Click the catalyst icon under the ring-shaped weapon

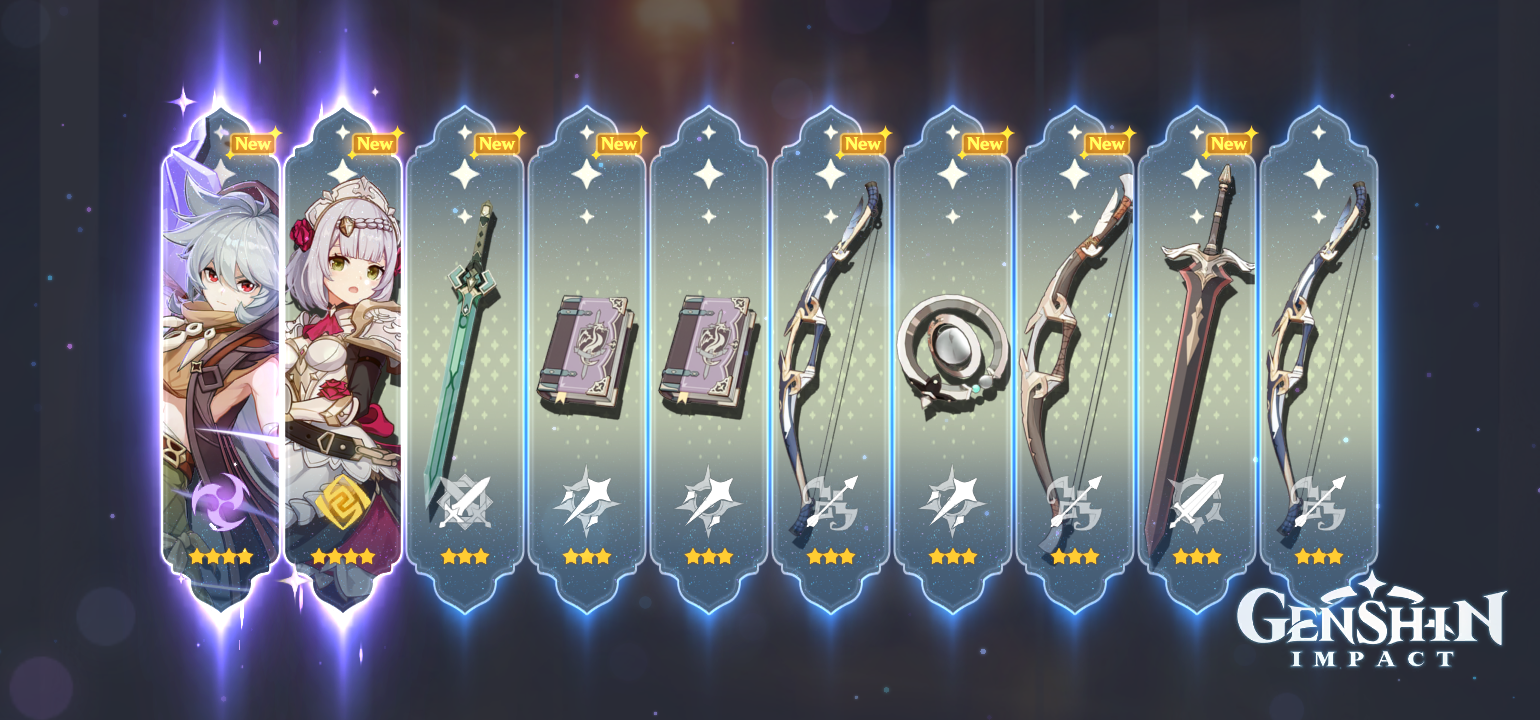pyautogui.click(x=951, y=503)
